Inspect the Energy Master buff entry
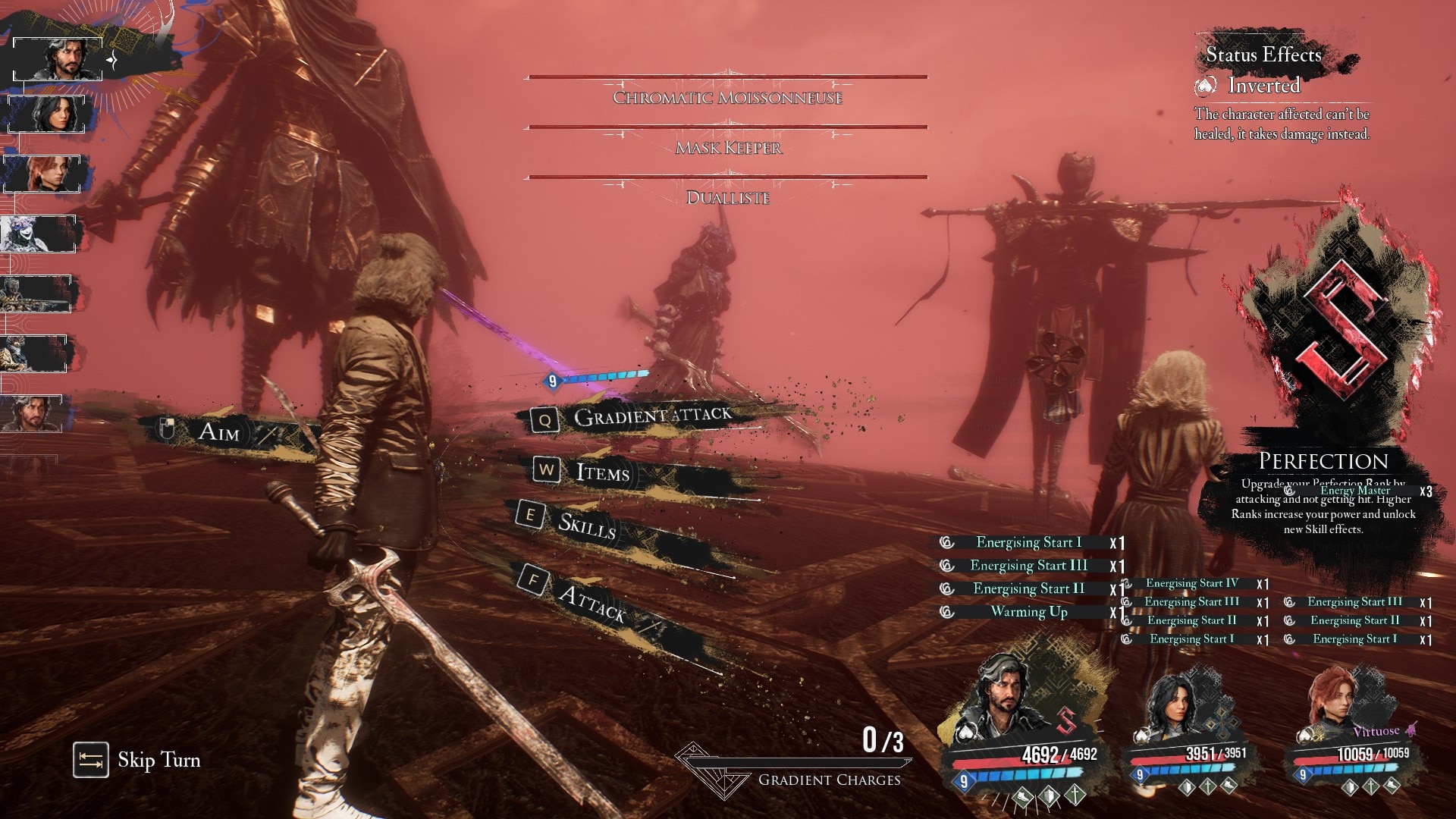Screen dimensions: 1456x819 click(x=1354, y=491)
